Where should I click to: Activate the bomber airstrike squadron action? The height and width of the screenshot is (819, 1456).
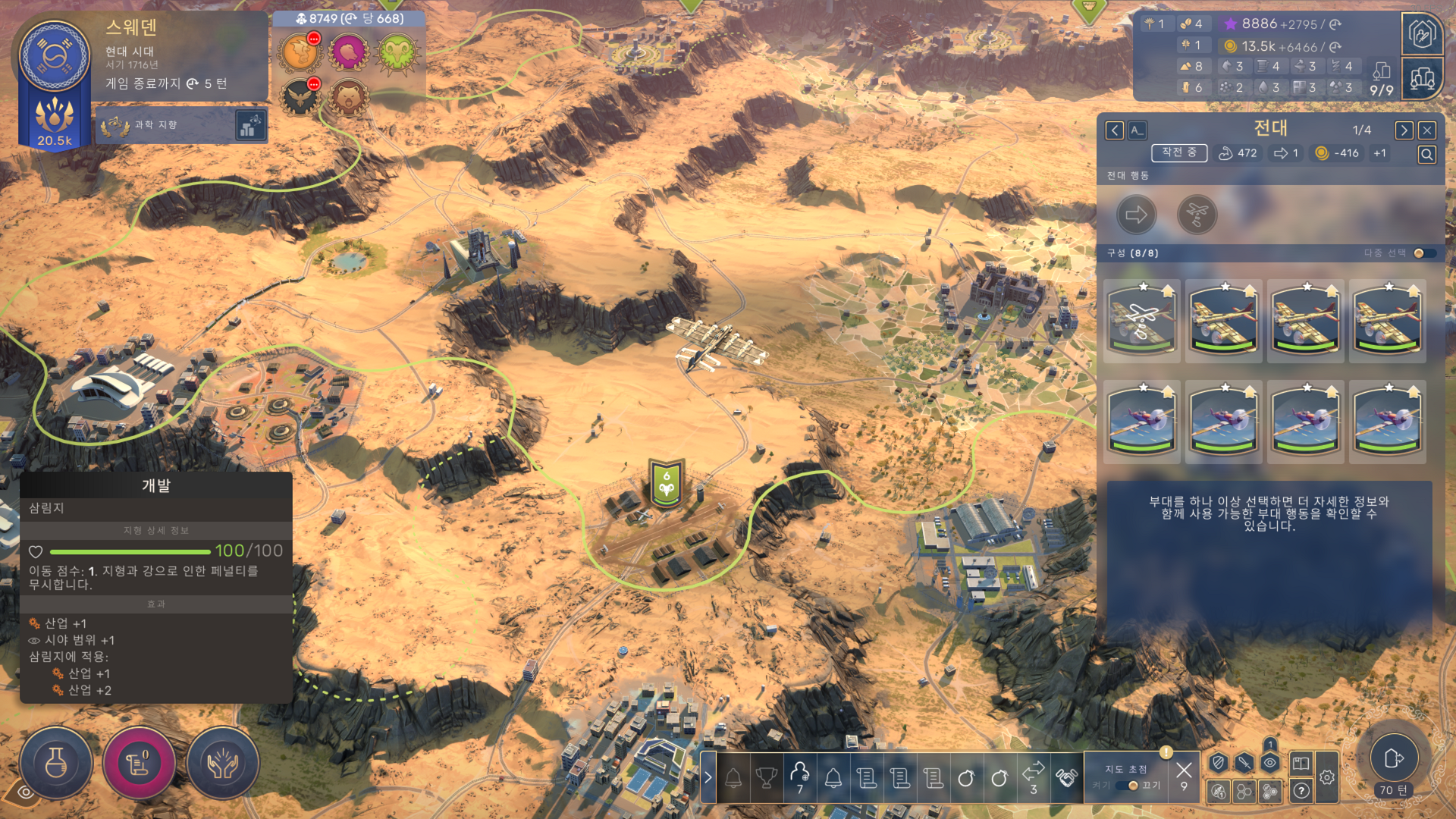click(1197, 215)
